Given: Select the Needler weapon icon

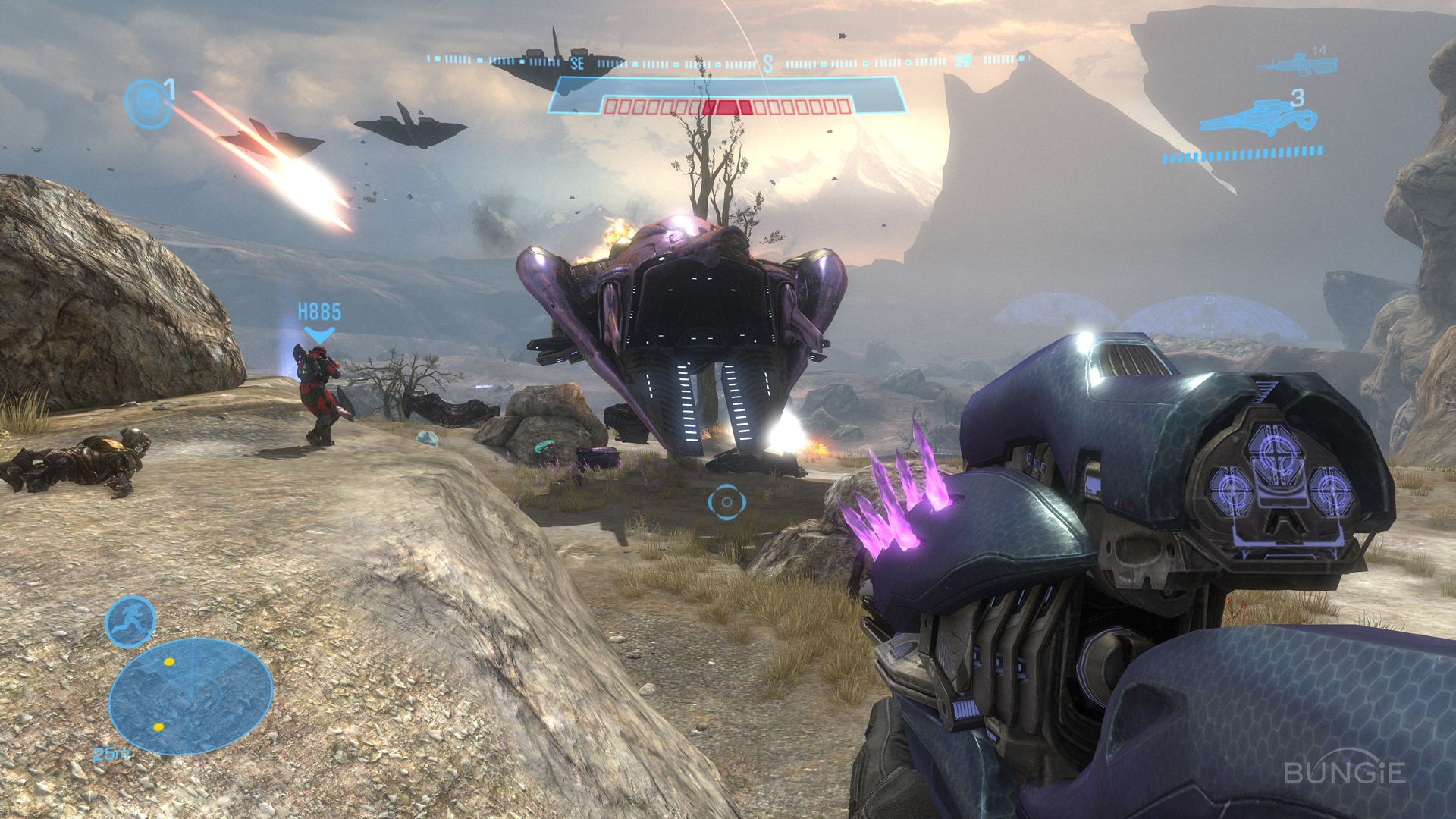Looking at the screenshot, I should [1258, 118].
